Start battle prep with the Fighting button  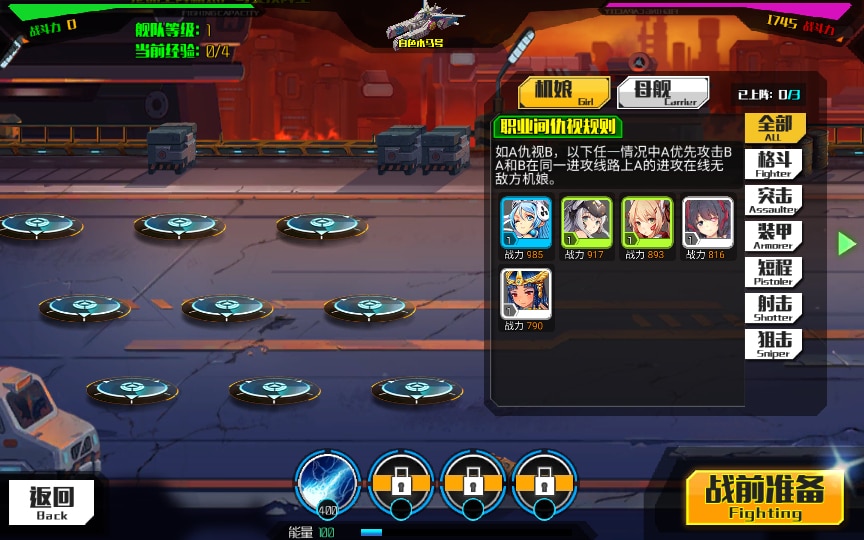click(x=764, y=498)
